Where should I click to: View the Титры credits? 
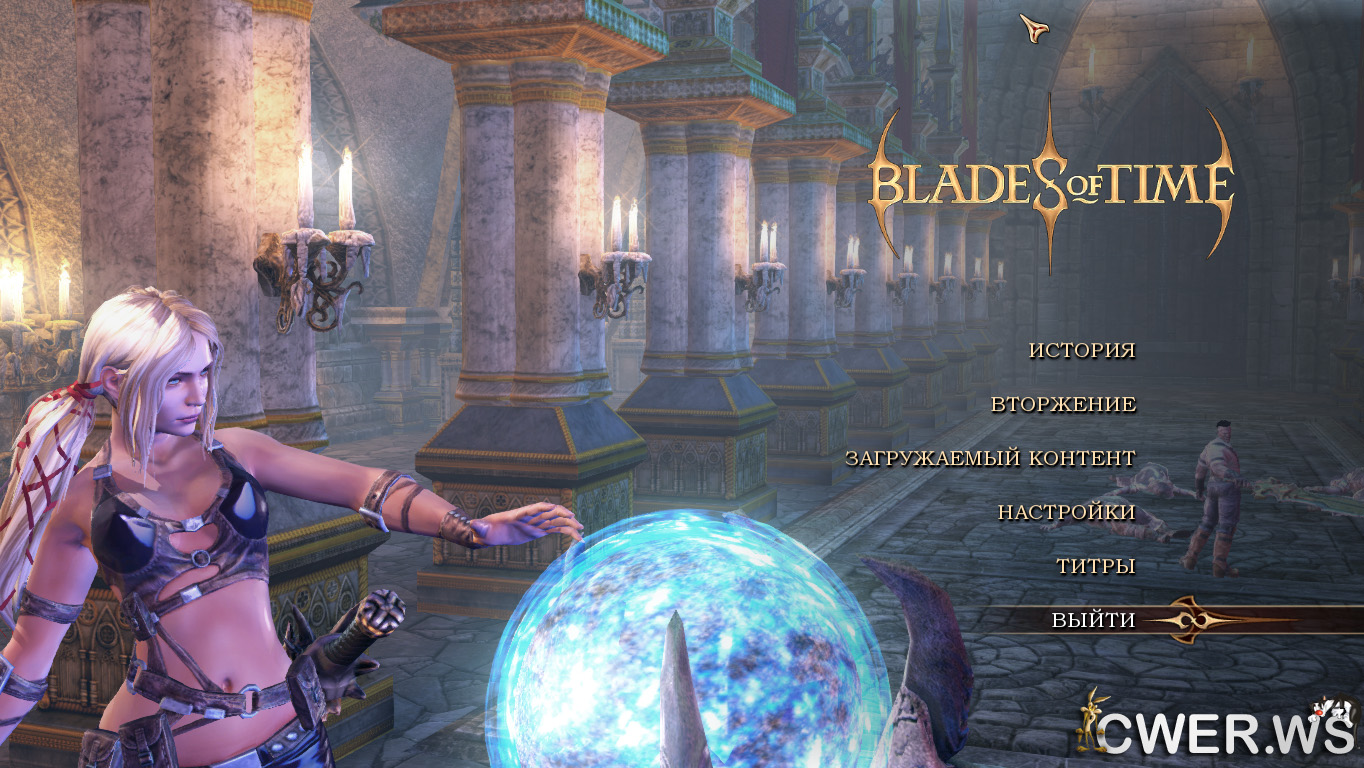1095,566
